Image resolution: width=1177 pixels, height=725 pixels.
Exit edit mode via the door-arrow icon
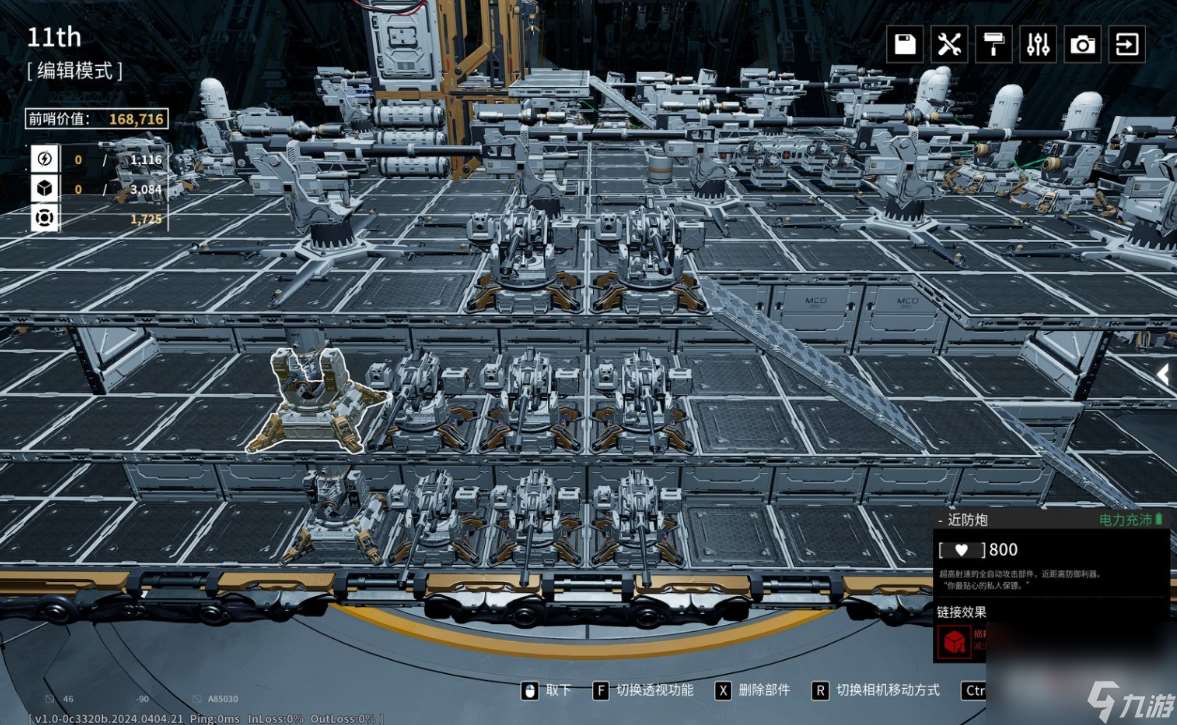[1127, 45]
